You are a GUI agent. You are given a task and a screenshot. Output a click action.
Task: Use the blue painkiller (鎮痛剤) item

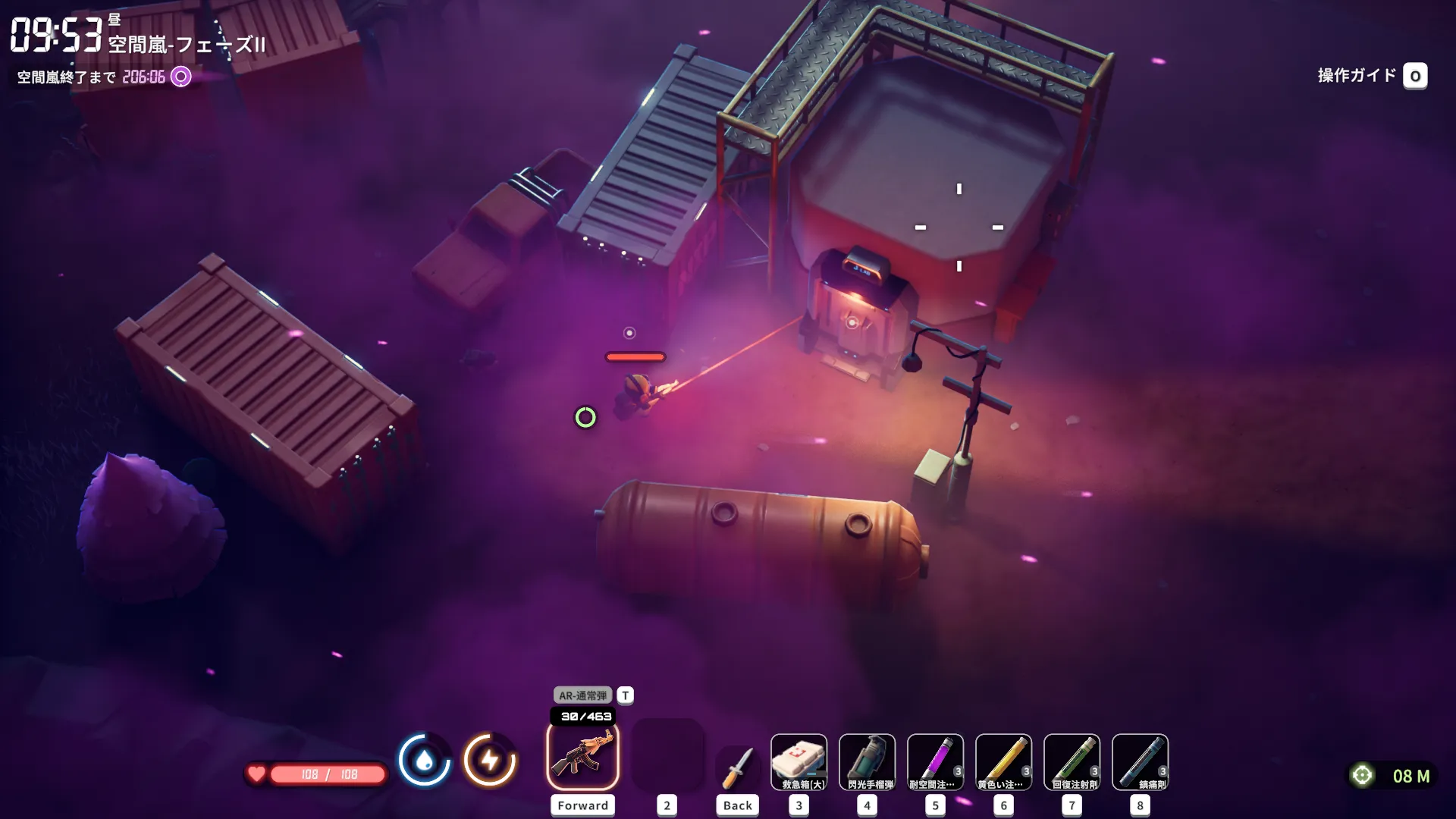(x=1140, y=761)
